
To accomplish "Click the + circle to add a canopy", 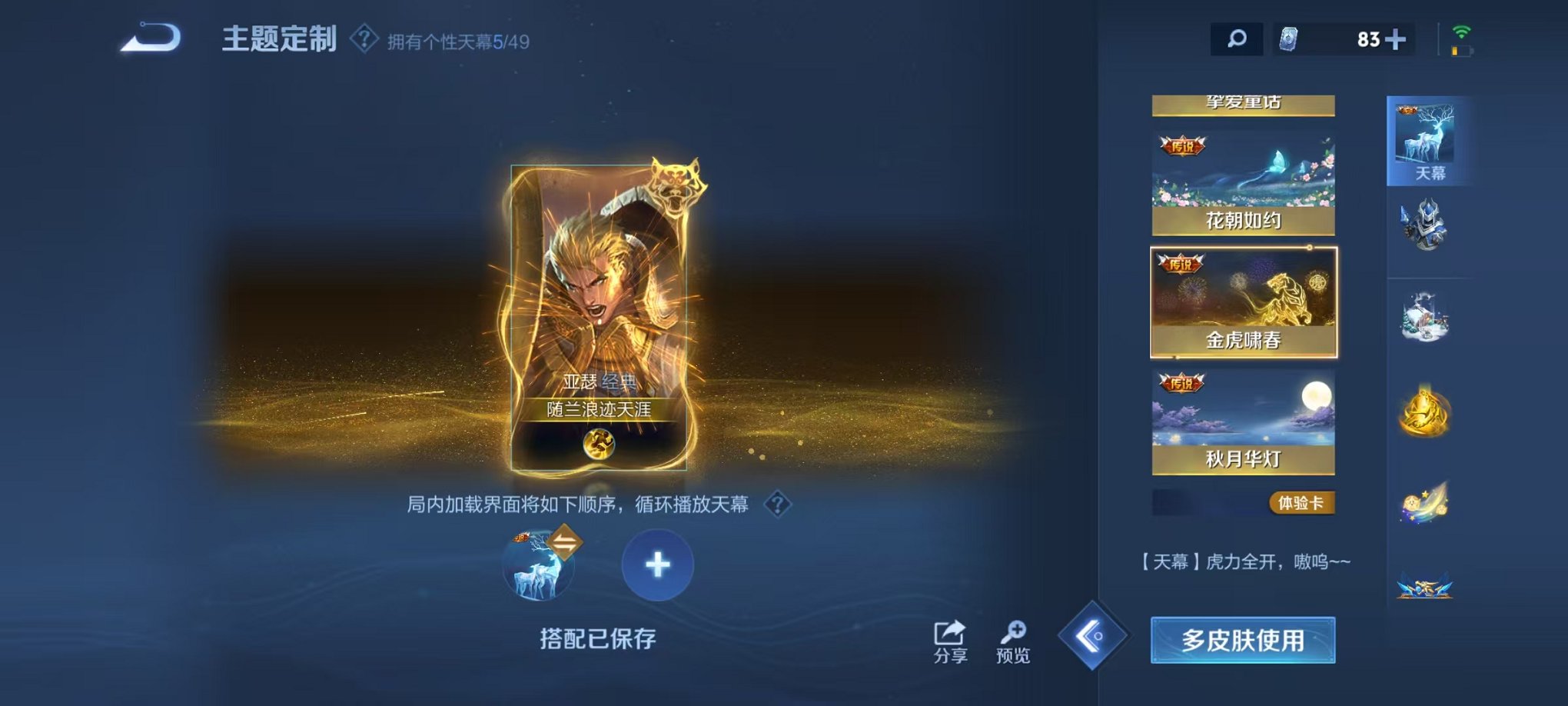I will 656,565.
